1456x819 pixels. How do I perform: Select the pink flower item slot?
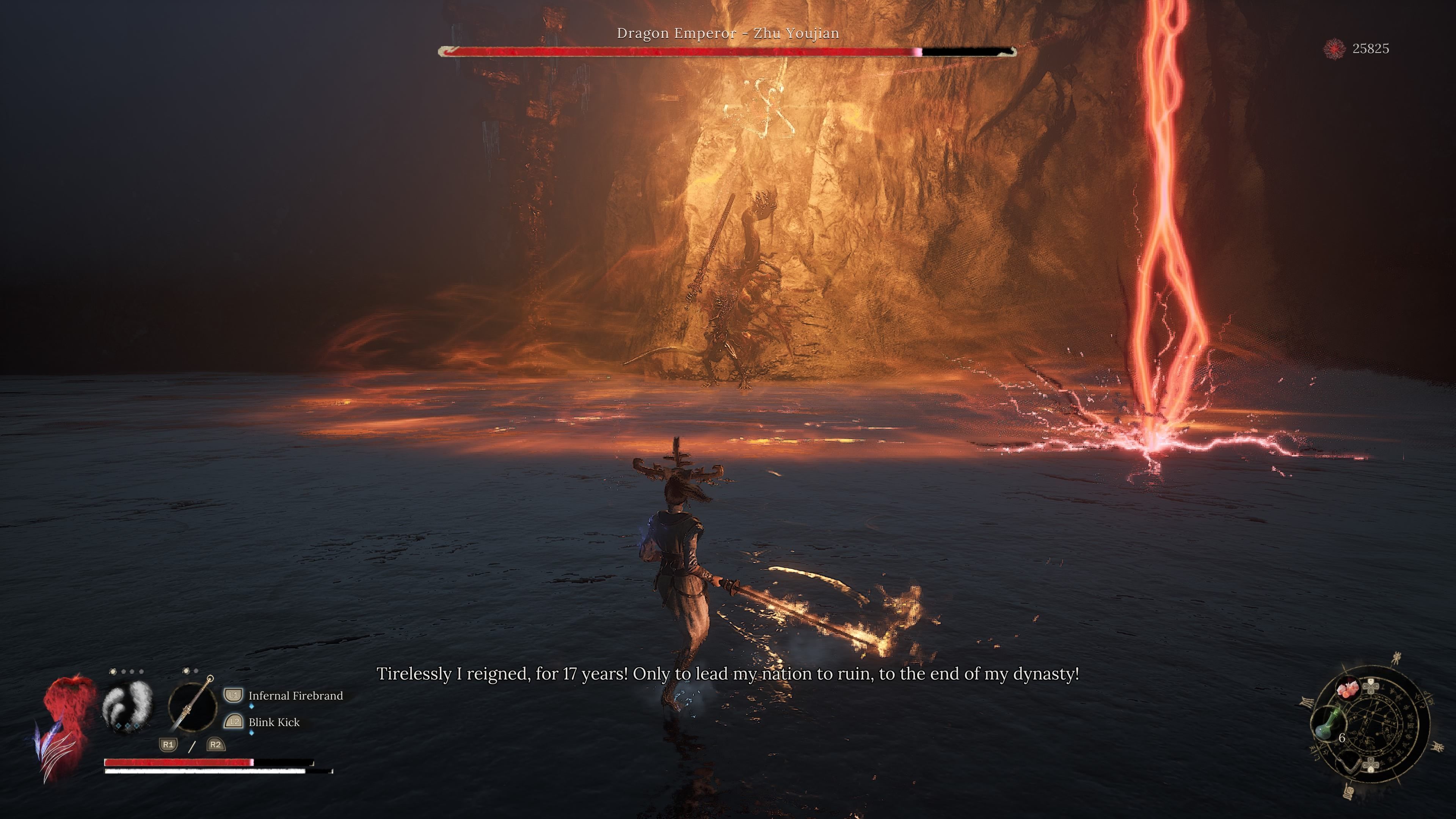pyautogui.click(x=1348, y=689)
